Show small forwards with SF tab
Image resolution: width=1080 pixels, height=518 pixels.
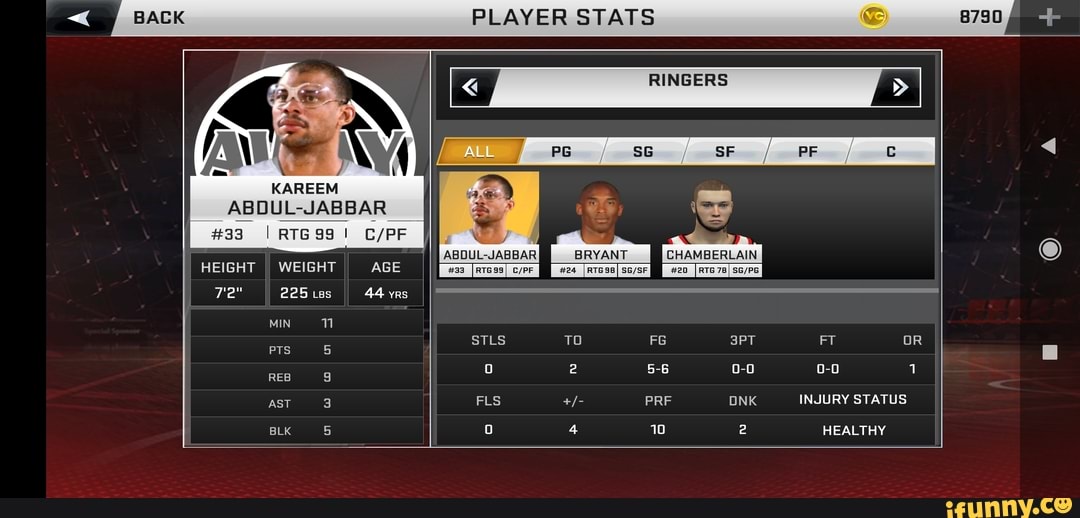click(725, 152)
